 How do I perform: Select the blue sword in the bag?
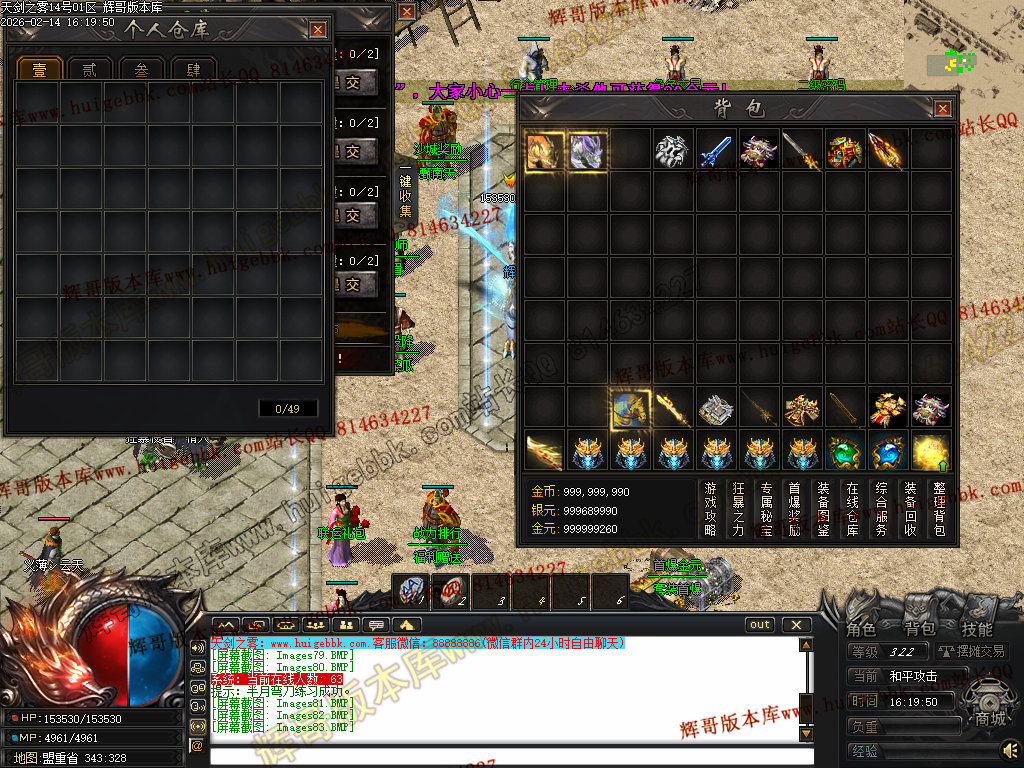click(x=715, y=152)
